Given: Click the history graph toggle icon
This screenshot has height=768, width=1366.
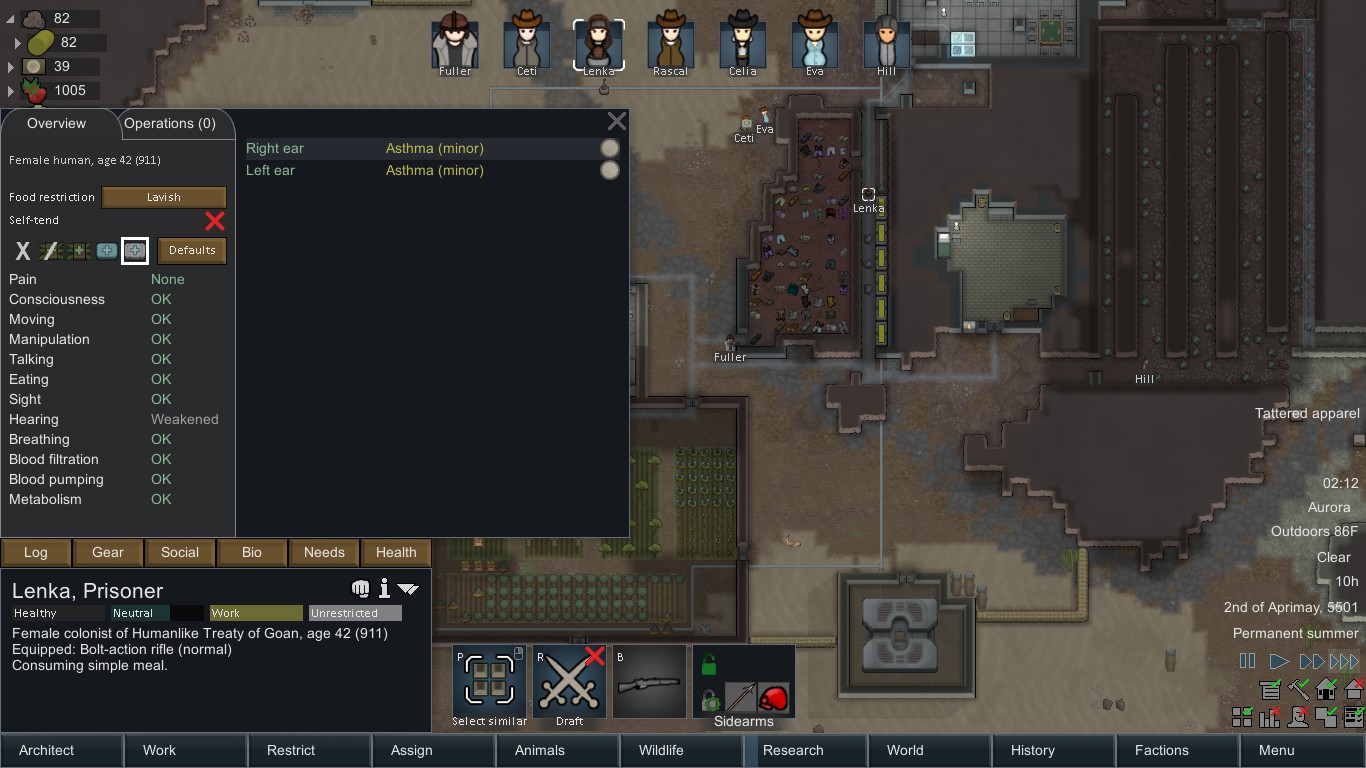Looking at the screenshot, I should point(1270,717).
